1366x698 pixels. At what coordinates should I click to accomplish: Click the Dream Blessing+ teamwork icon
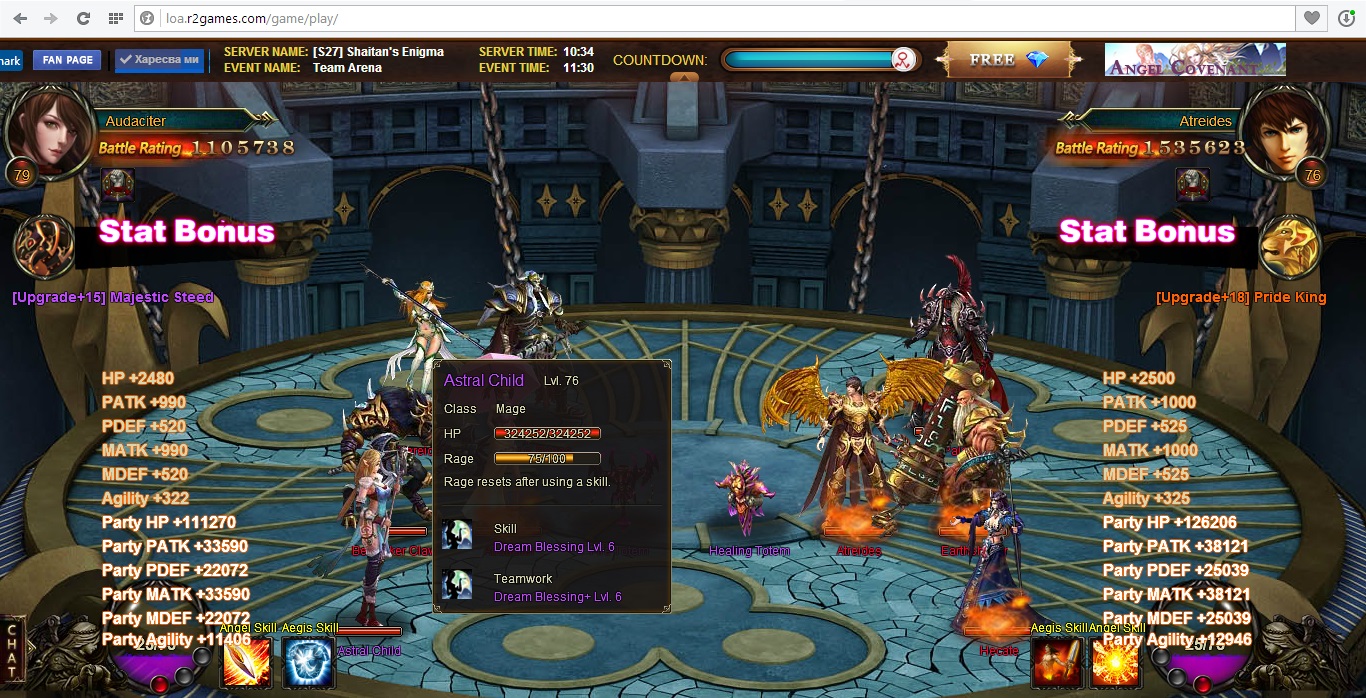click(x=457, y=586)
